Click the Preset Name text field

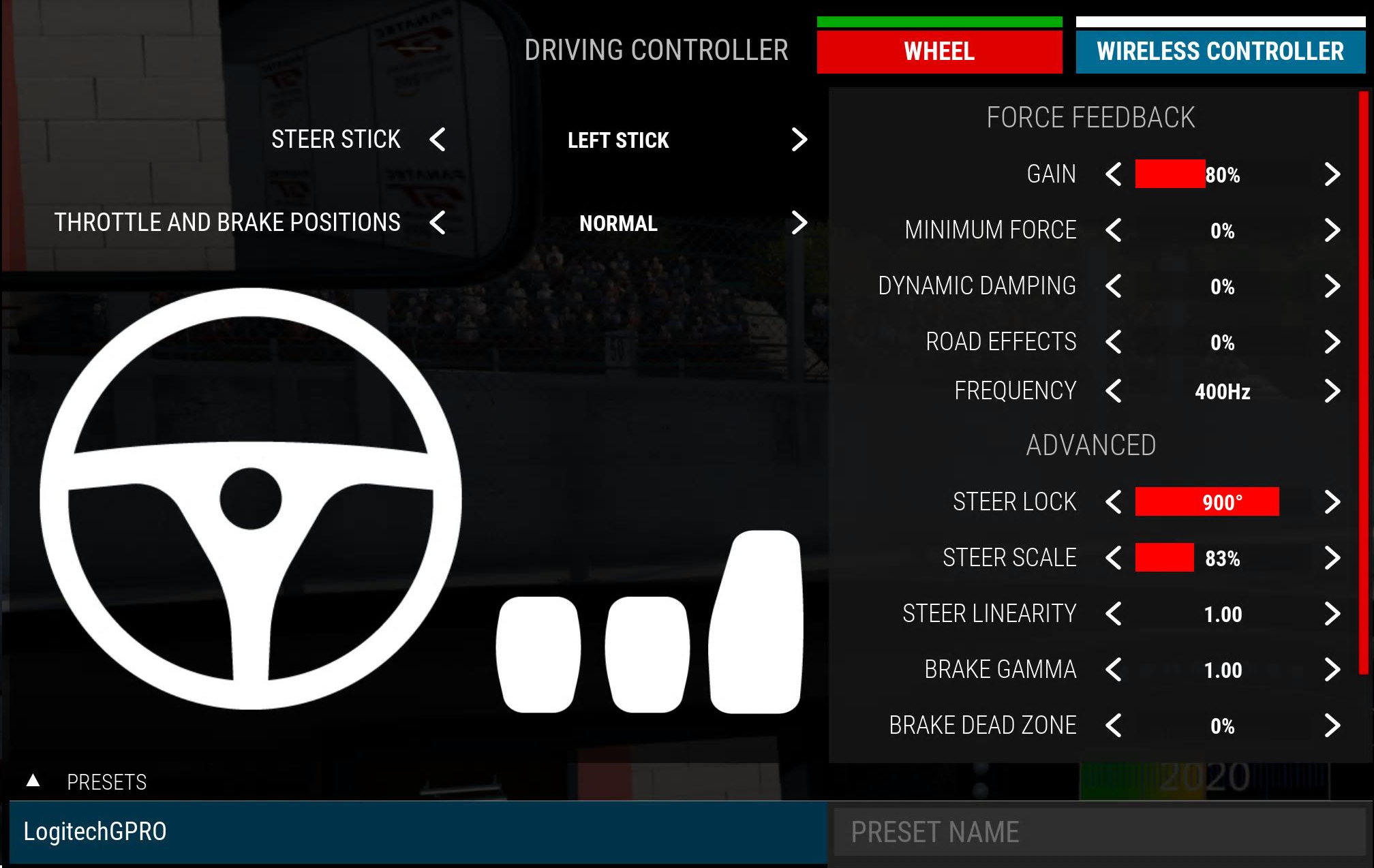click(1099, 832)
